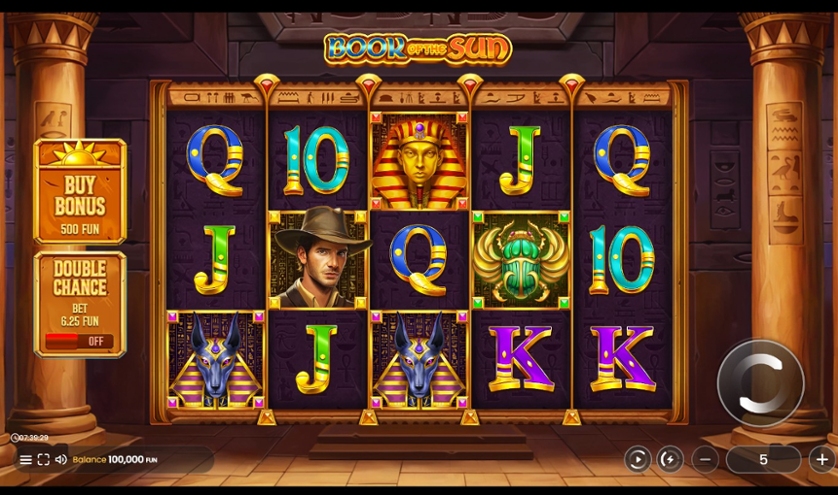This screenshot has width=838, height=495.
Task: Spin the reels with the round button
Action: click(x=760, y=383)
